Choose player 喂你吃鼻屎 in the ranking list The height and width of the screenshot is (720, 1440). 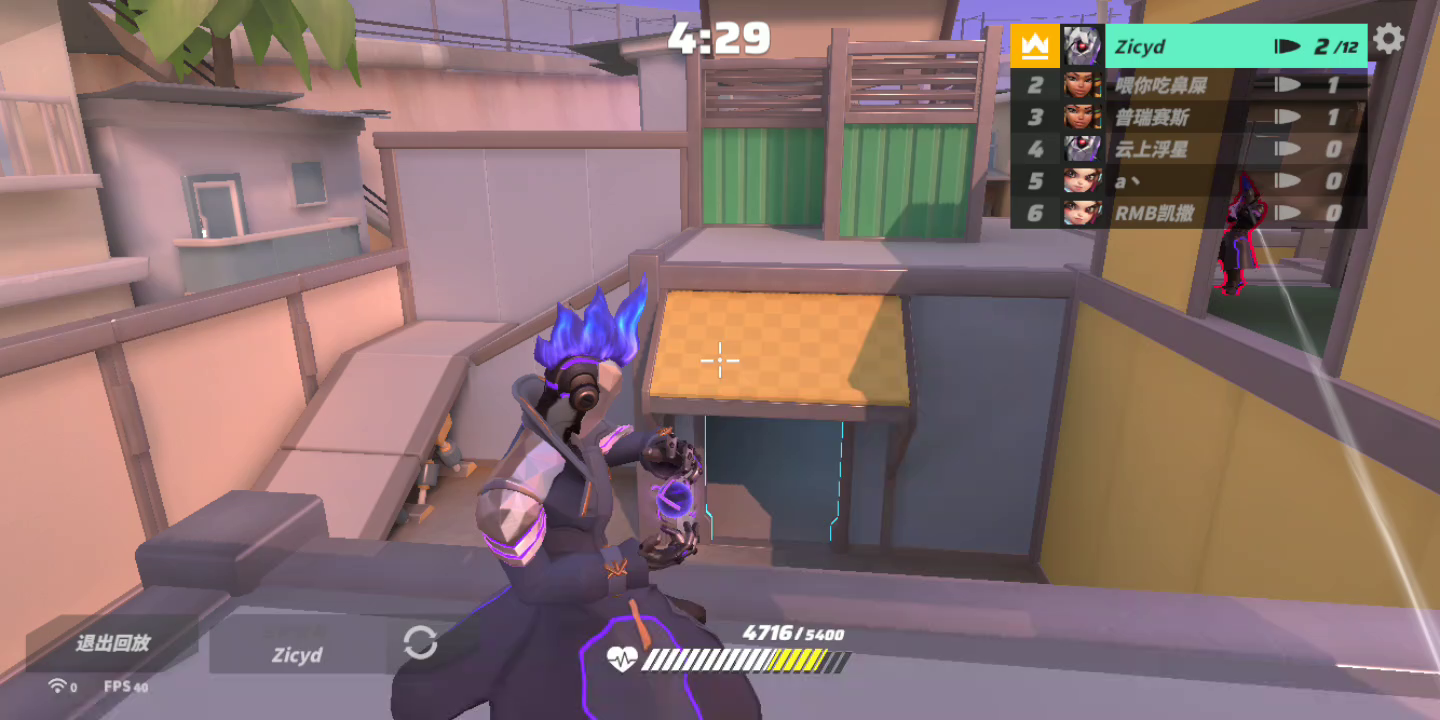1188,85
